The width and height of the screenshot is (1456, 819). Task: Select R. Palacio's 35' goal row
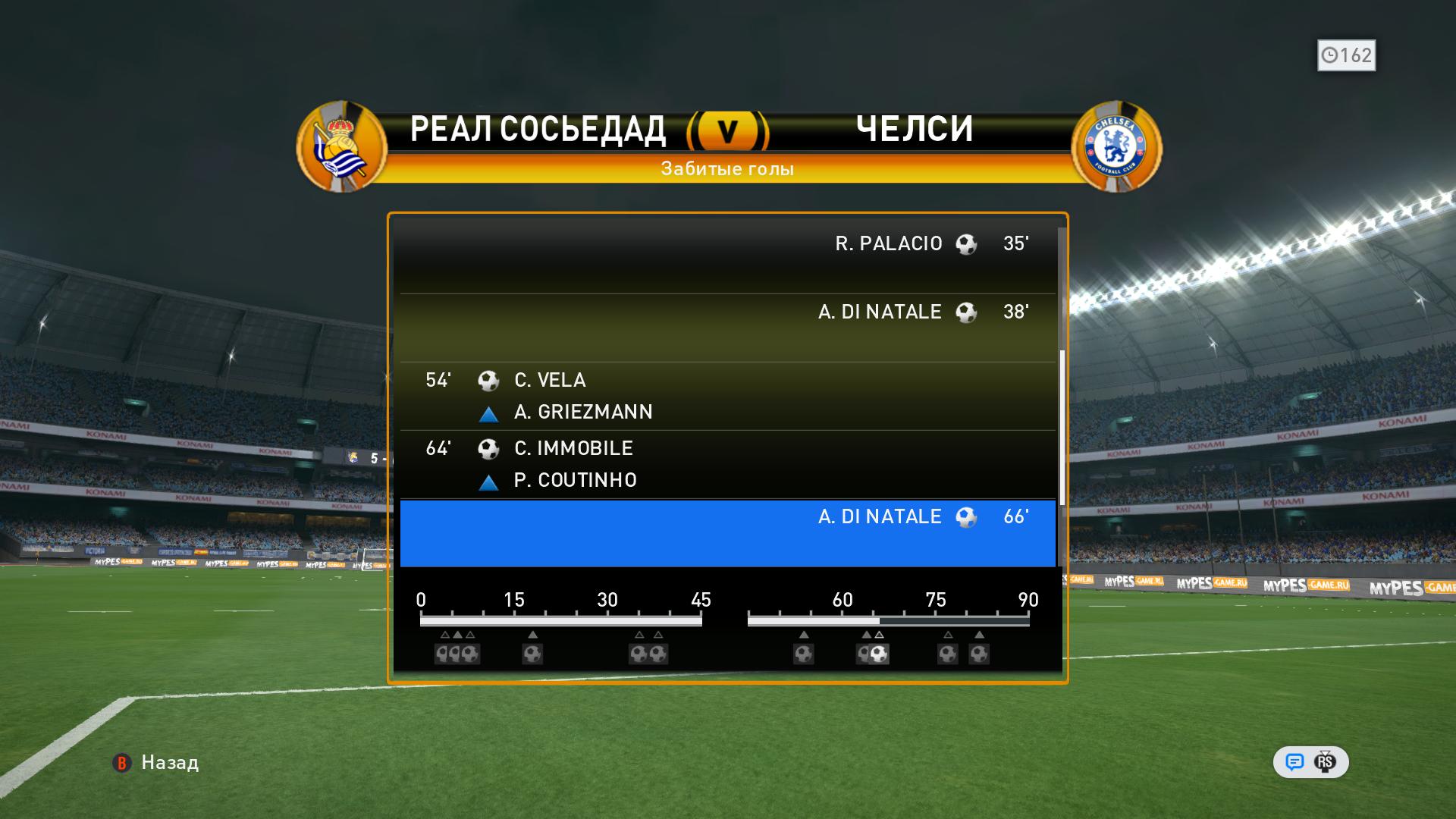pyautogui.click(x=727, y=259)
